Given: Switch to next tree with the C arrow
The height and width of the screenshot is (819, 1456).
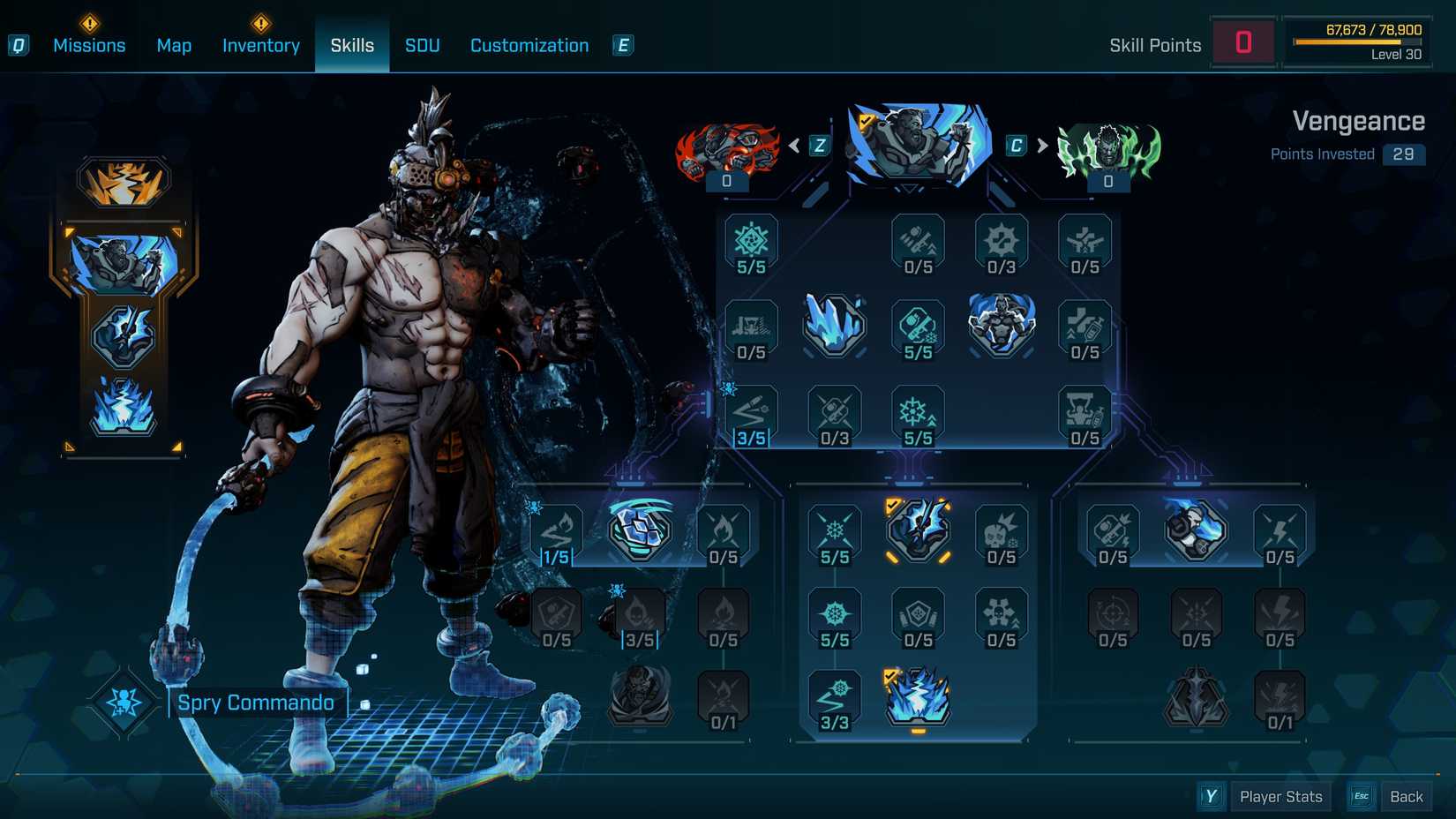Looking at the screenshot, I should click(1032, 146).
